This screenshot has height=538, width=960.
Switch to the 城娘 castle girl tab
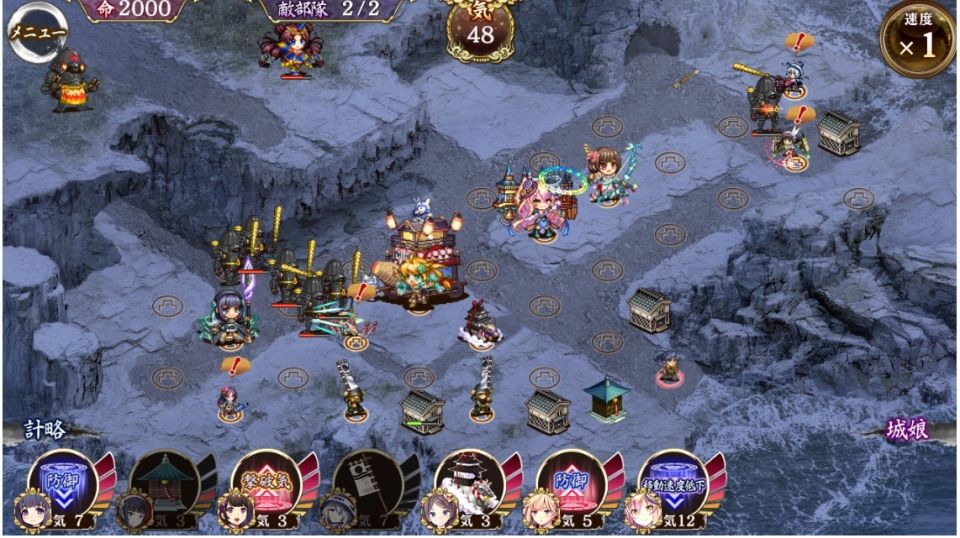tap(908, 430)
